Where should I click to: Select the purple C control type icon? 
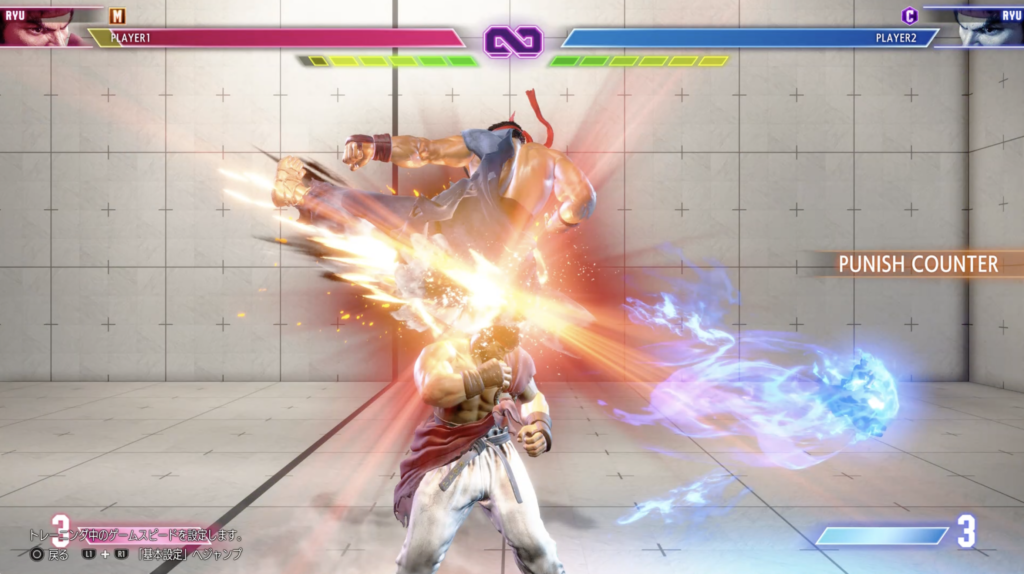(909, 15)
